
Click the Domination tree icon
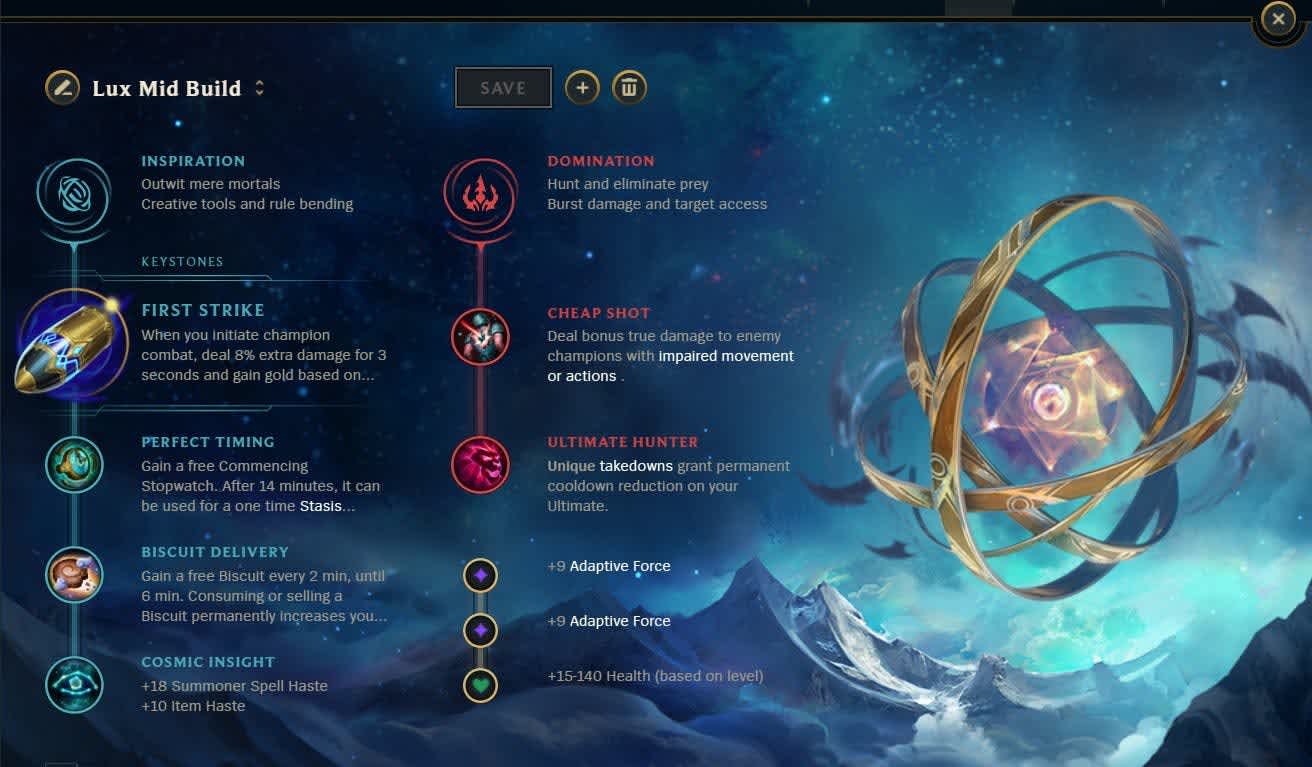point(480,196)
